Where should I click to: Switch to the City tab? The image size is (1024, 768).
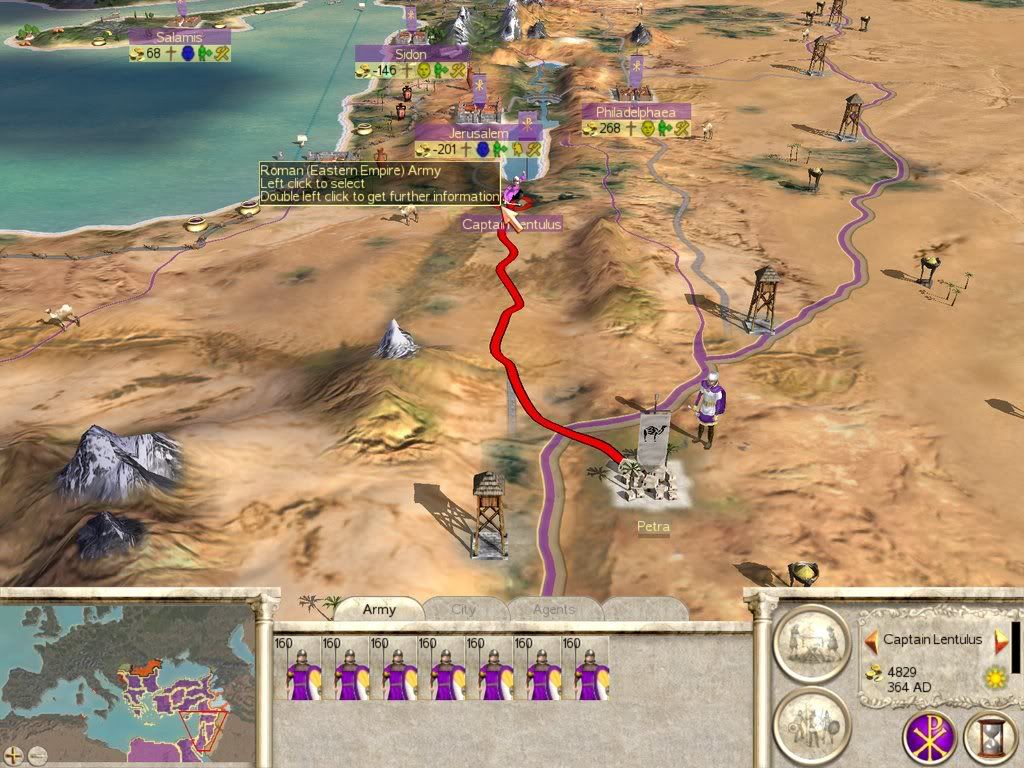point(465,609)
